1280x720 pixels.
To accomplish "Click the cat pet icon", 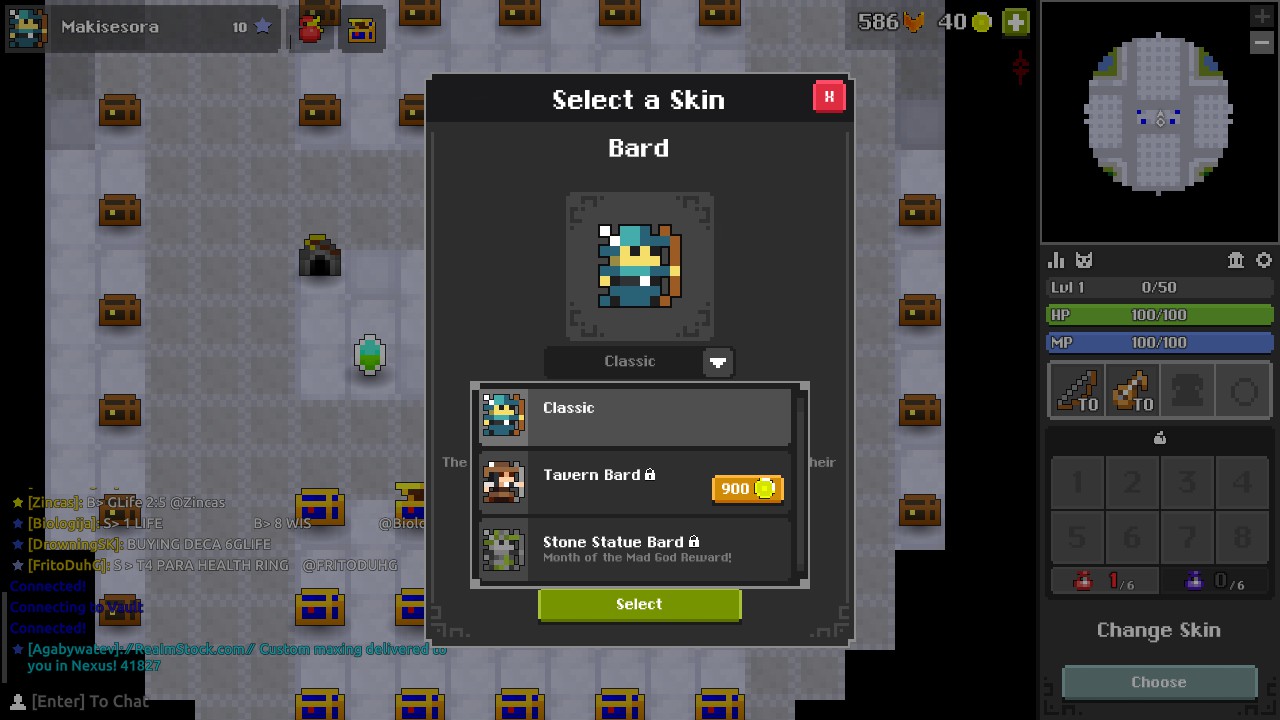I will tap(1085, 260).
